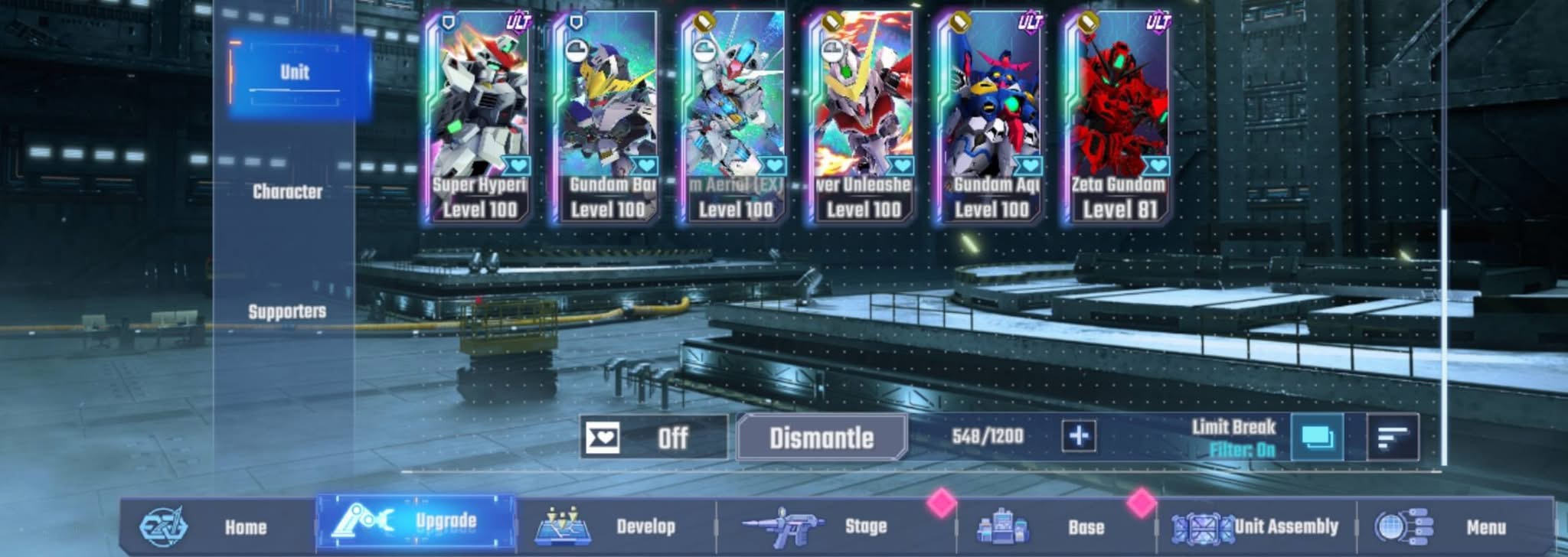Visit the Base menu
Viewport: 1568px width, 557px height.
pos(1057,526)
